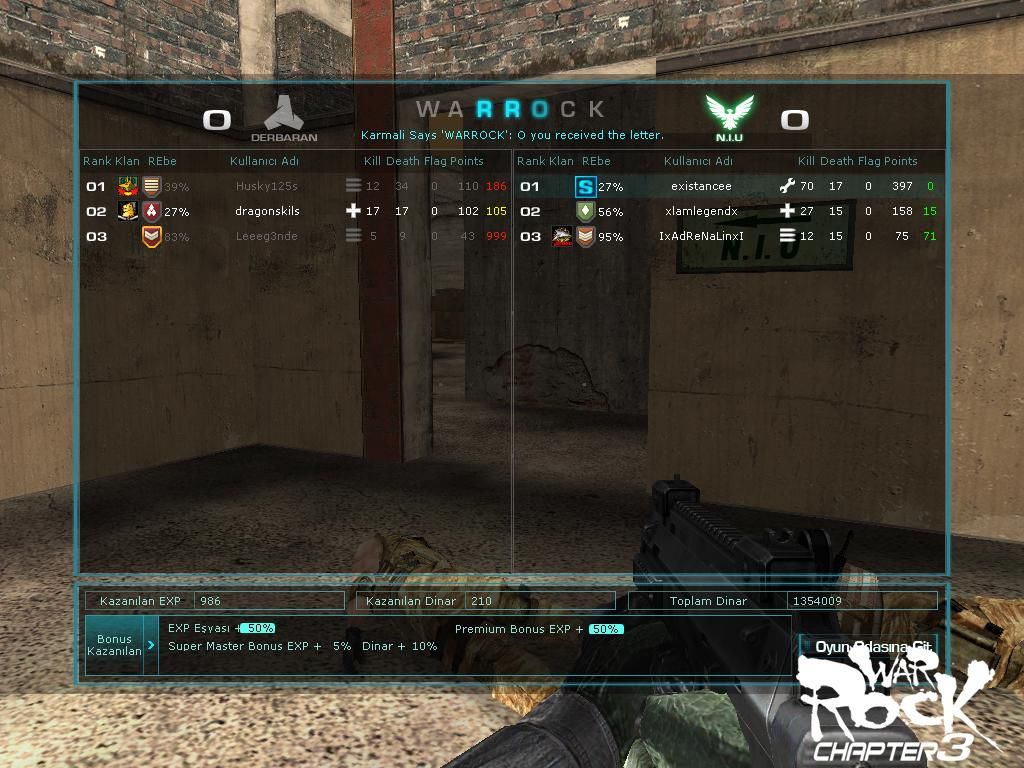
Task: Click the Oyun Odasına Git button
Action: click(868, 647)
